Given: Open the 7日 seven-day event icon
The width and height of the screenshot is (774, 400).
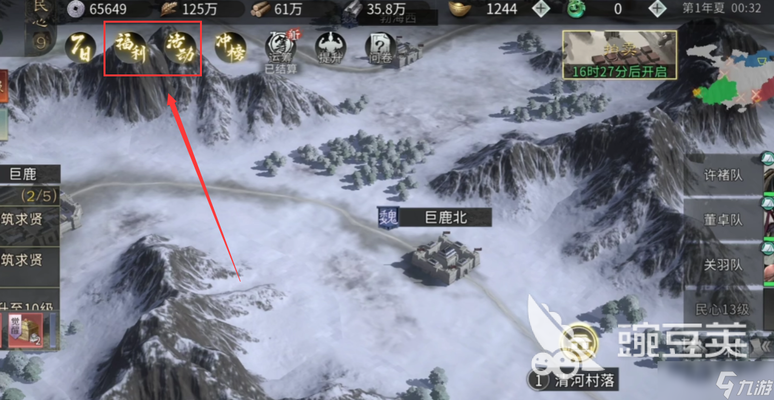Looking at the screenshot, I should (81, 46).
